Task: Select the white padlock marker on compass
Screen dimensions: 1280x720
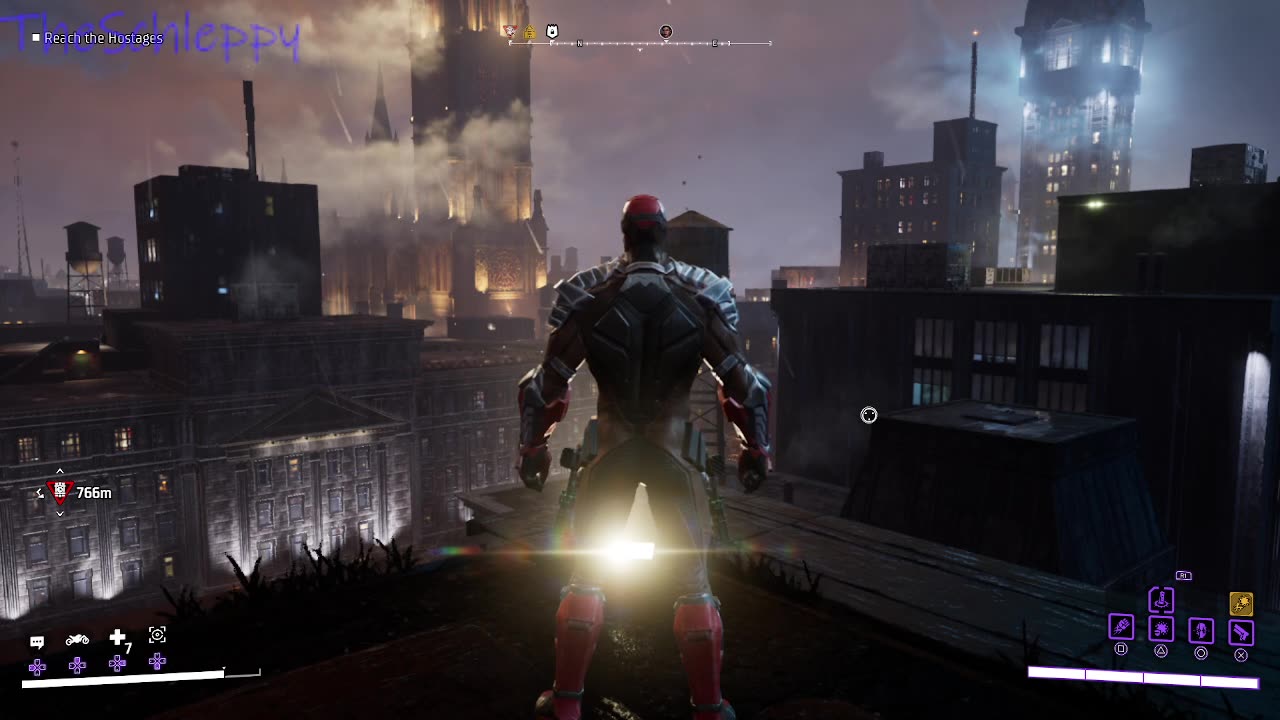Action: pyautogui.click(x=551, y=32)
